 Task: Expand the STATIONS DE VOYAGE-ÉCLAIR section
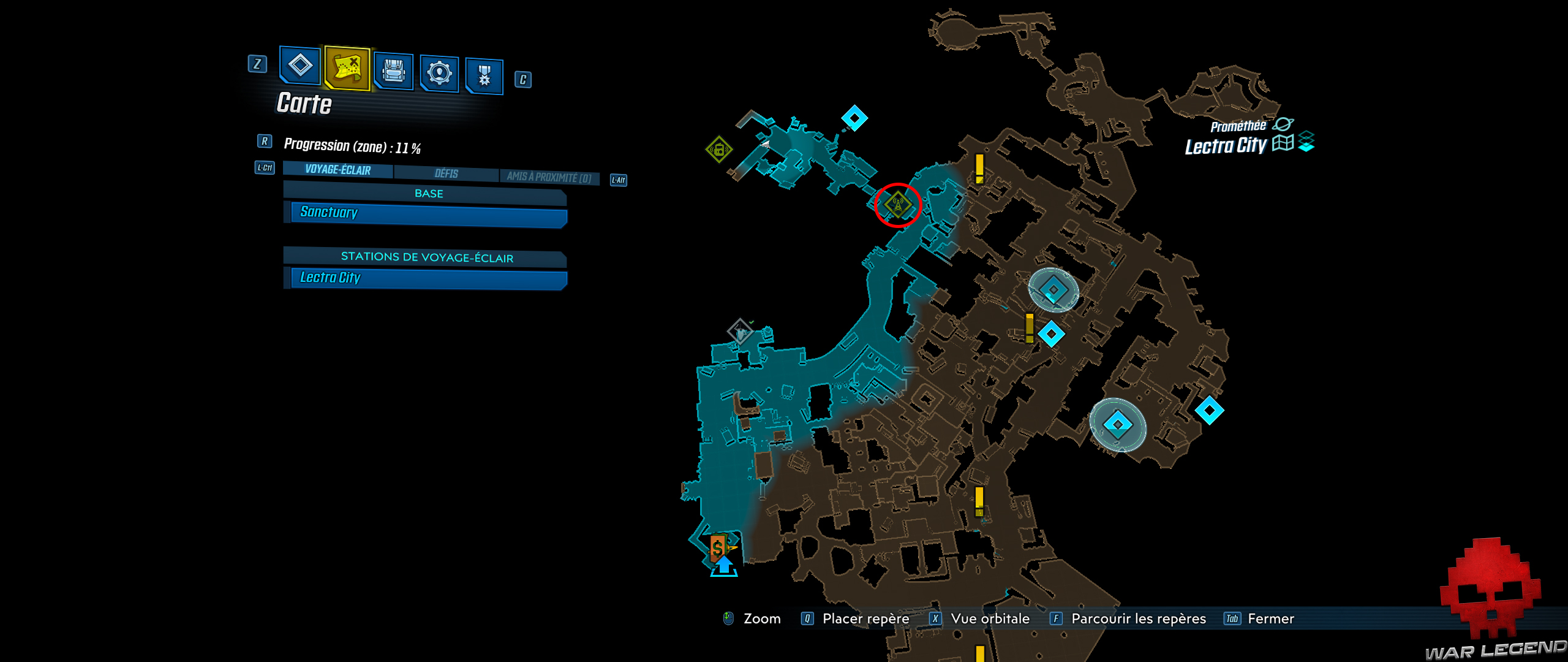pos(427,257)
